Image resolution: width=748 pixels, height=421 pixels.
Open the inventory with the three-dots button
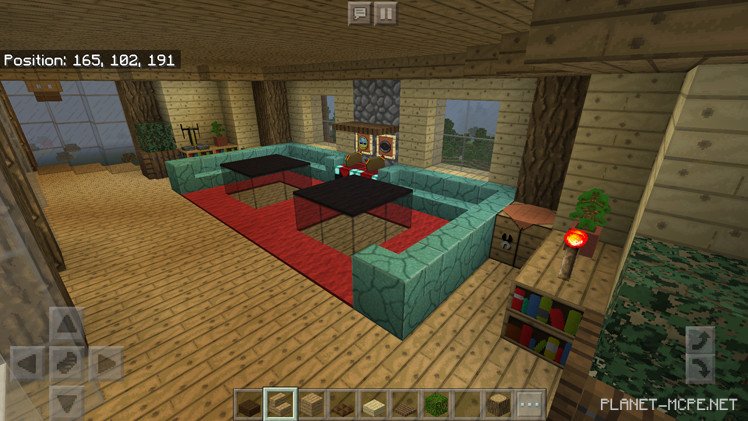point(529,404)
